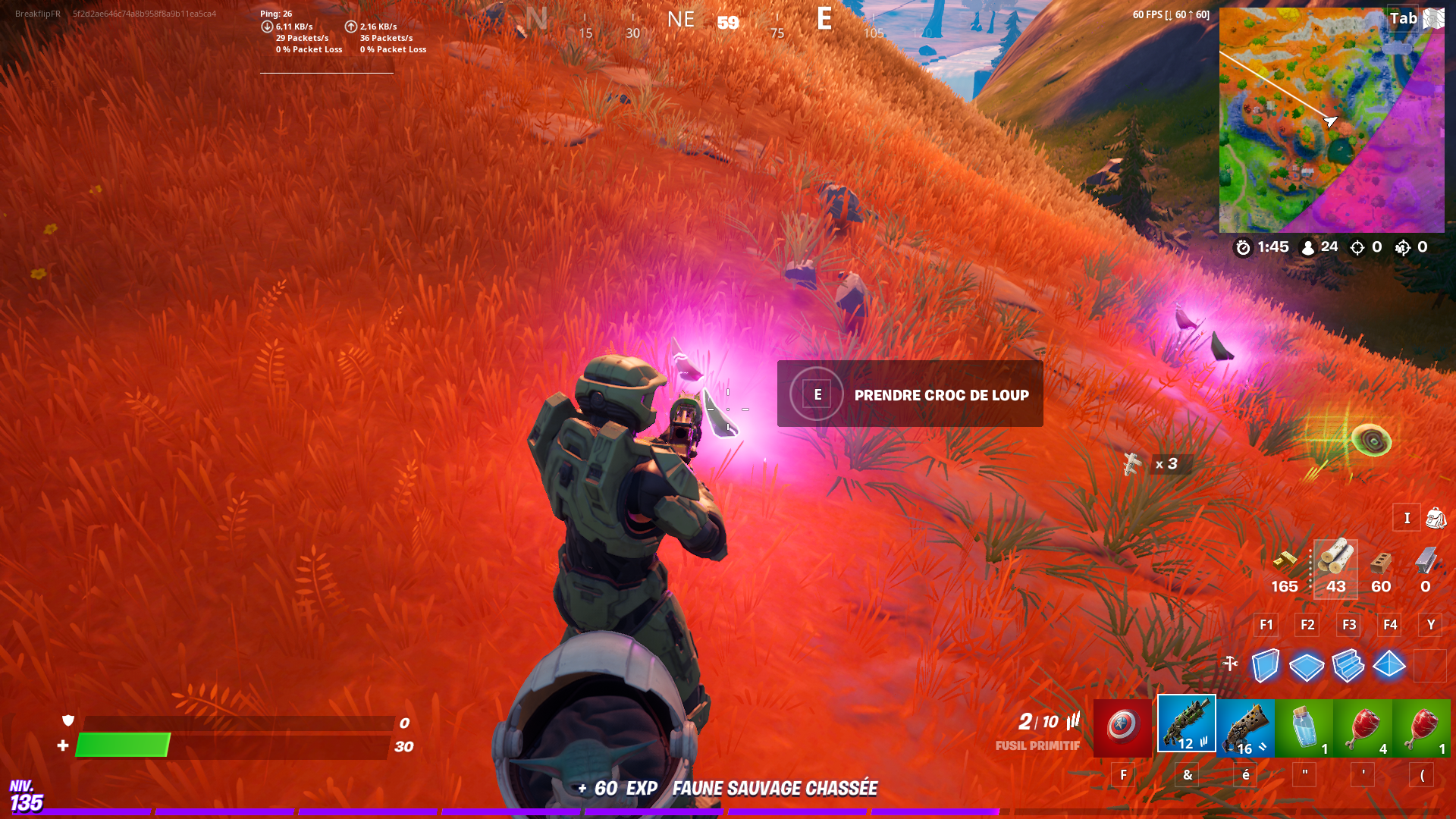Open the inventory backpack icon
The image size is (1456, 819).
click(x=1437, y=517)
